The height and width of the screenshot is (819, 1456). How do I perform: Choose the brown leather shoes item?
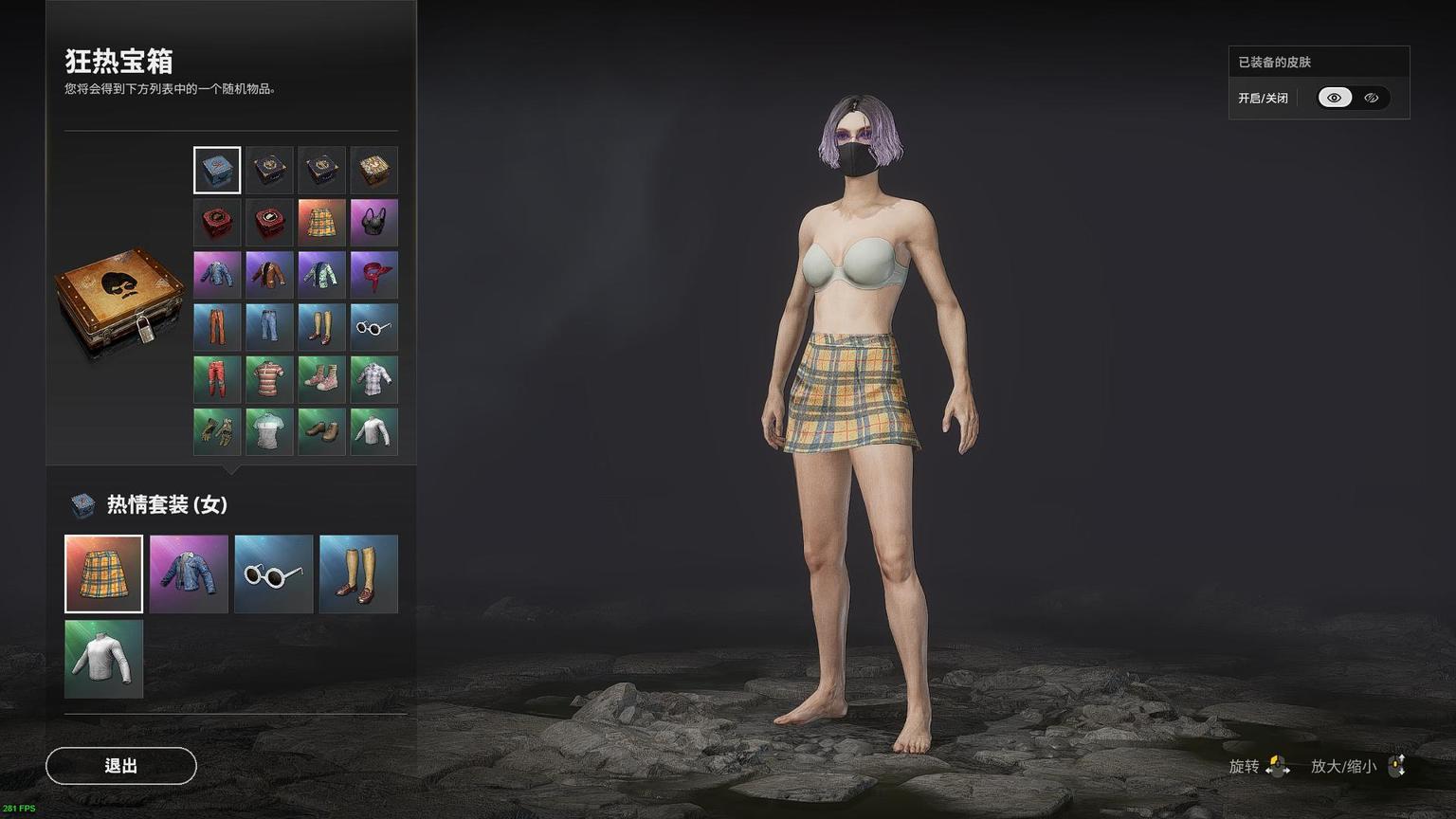[x=321, y=431]
